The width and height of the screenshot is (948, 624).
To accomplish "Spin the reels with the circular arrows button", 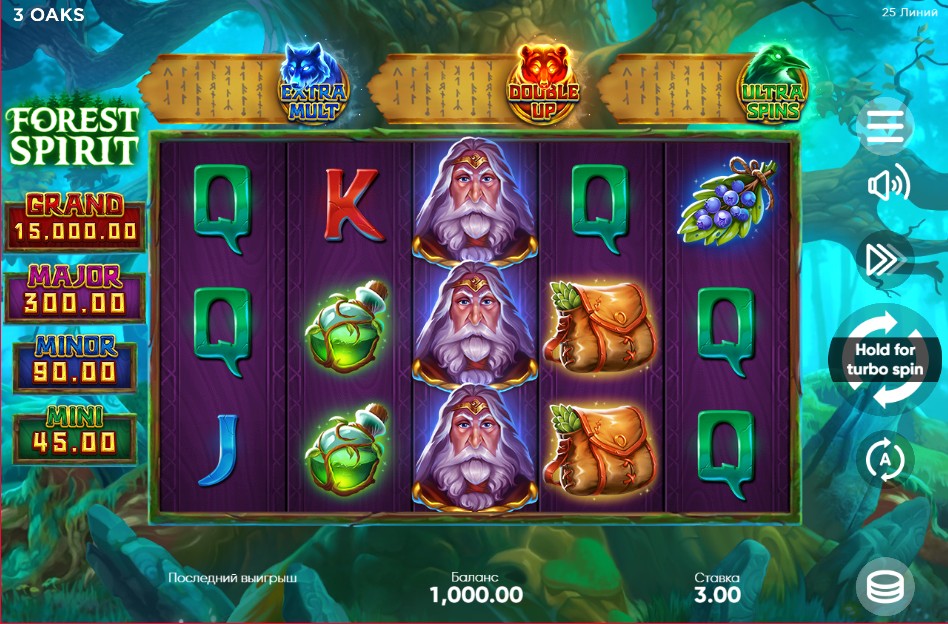I will [885, 361].
